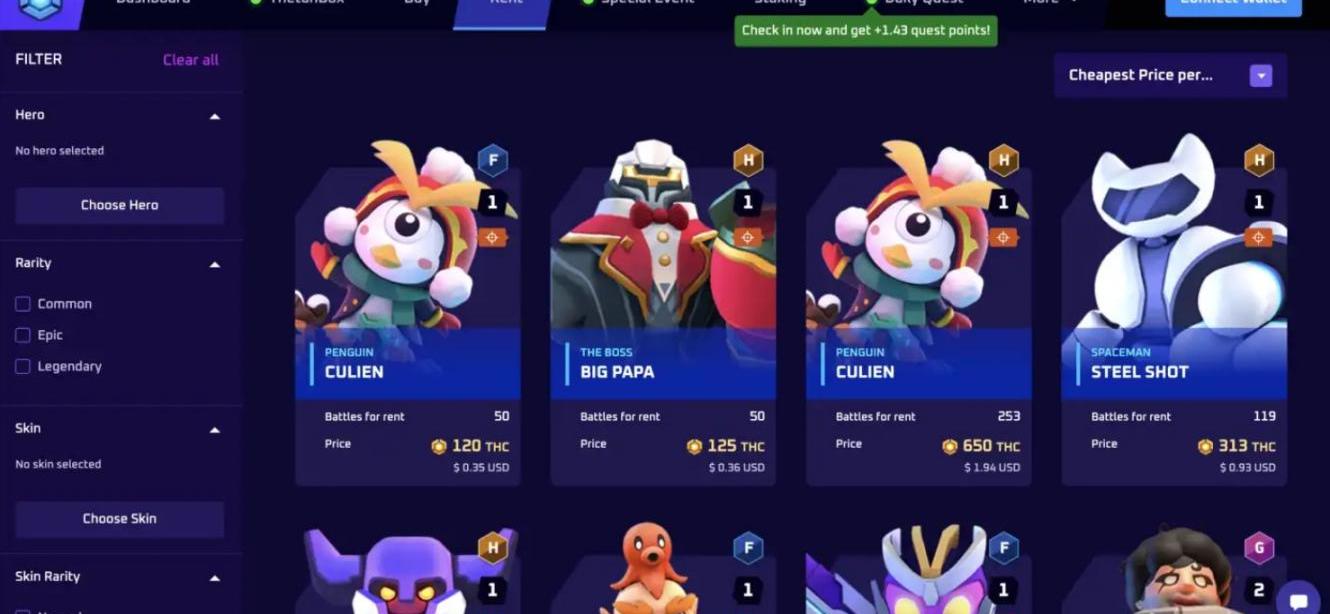Image resolution: width=1330 pixels, height=614 pixels.
Task: Pick the Steel Shot hero card
Action: click(1174, 310)
